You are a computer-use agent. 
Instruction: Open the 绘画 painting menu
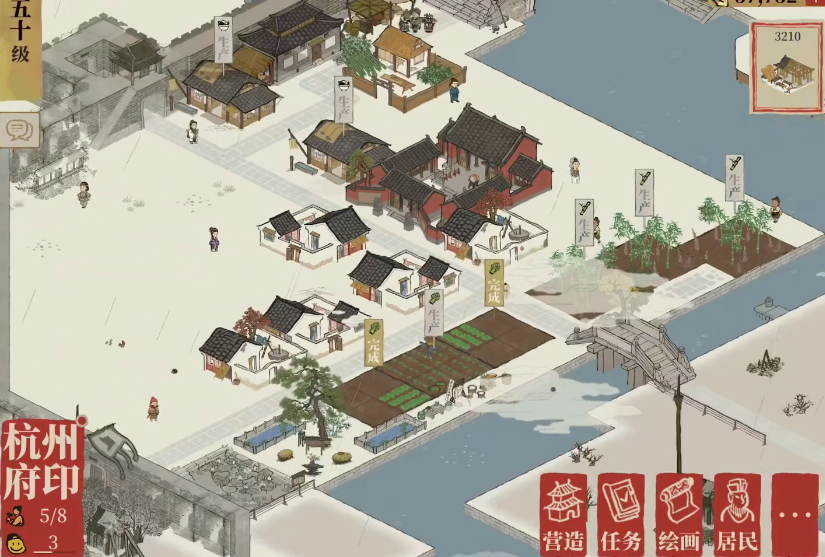[x=680, y=514]
